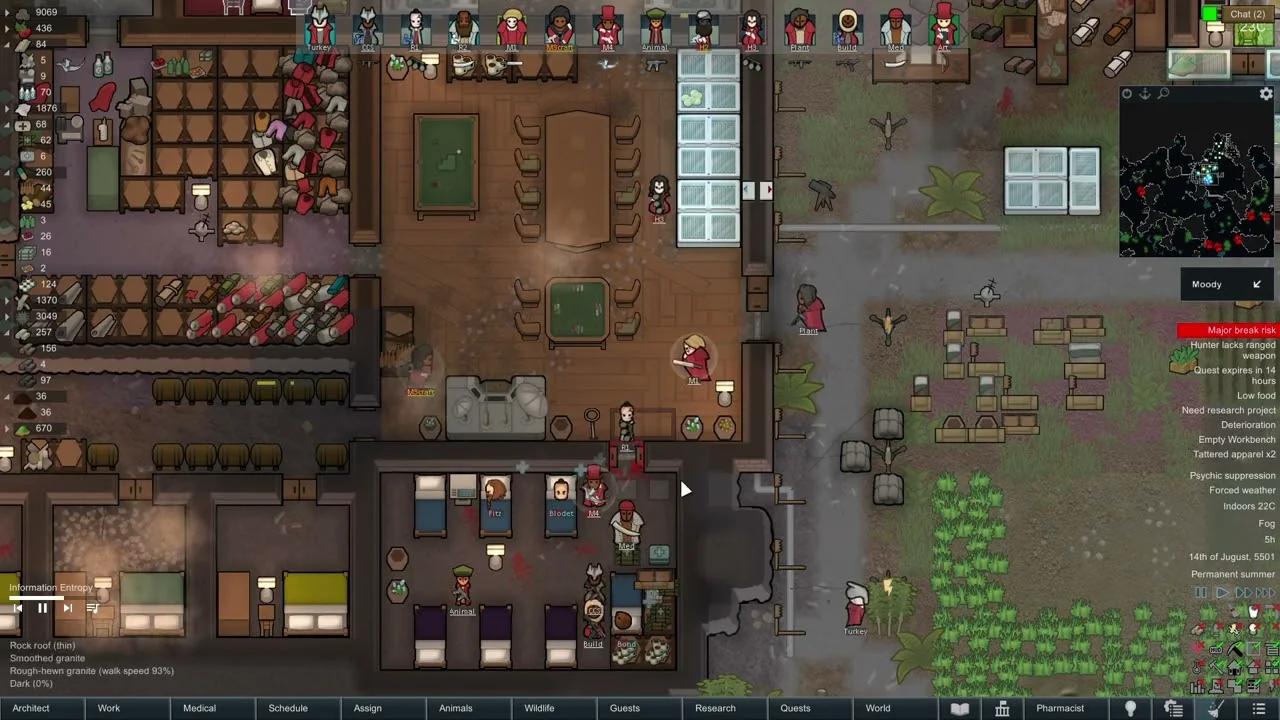This screenshot has width=1280, height=720.
Task: Switch to the World tab
Action: pyautogui.click(x=878, y=708)
